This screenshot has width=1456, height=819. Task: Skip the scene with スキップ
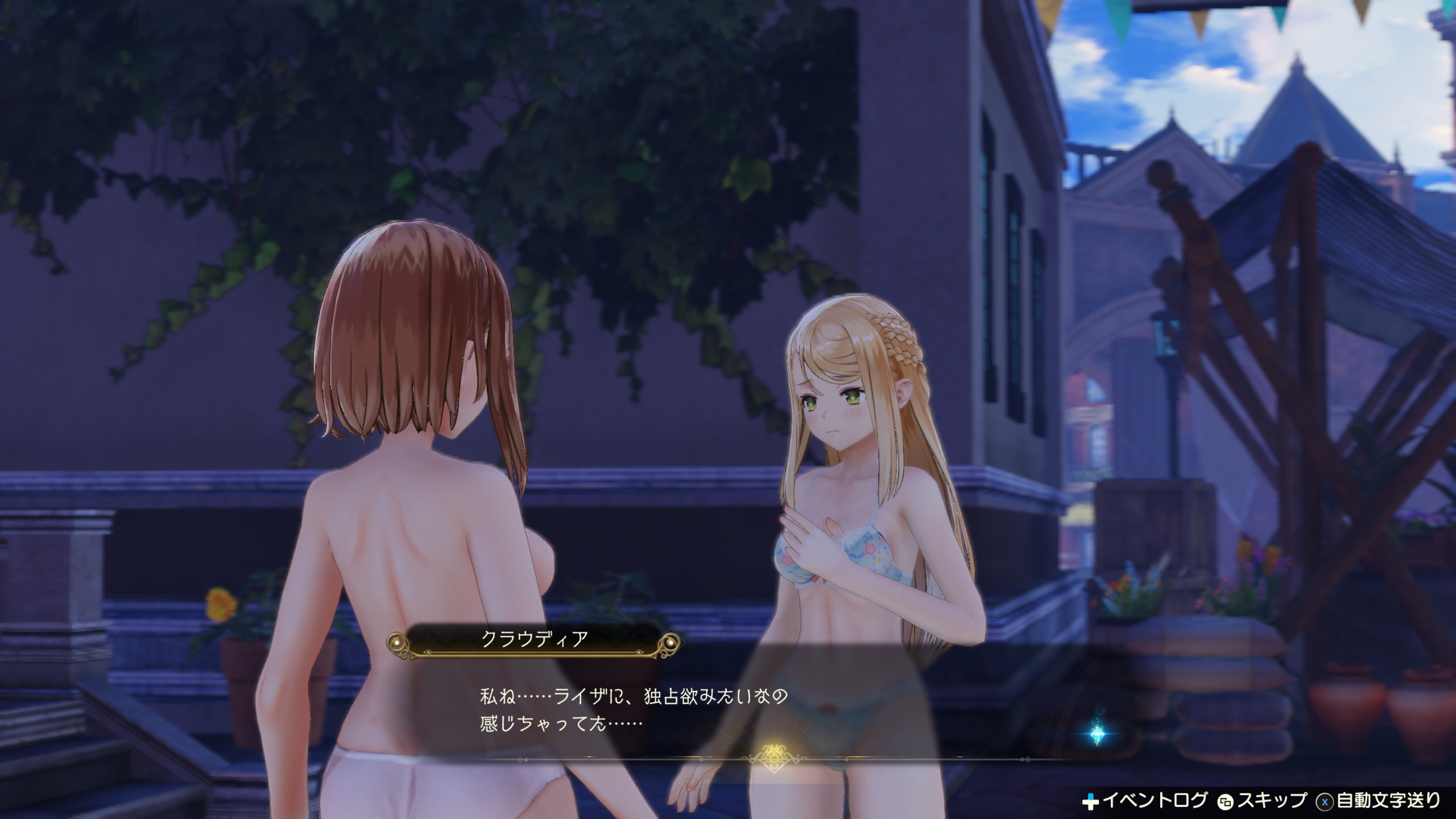(1263, 801)
